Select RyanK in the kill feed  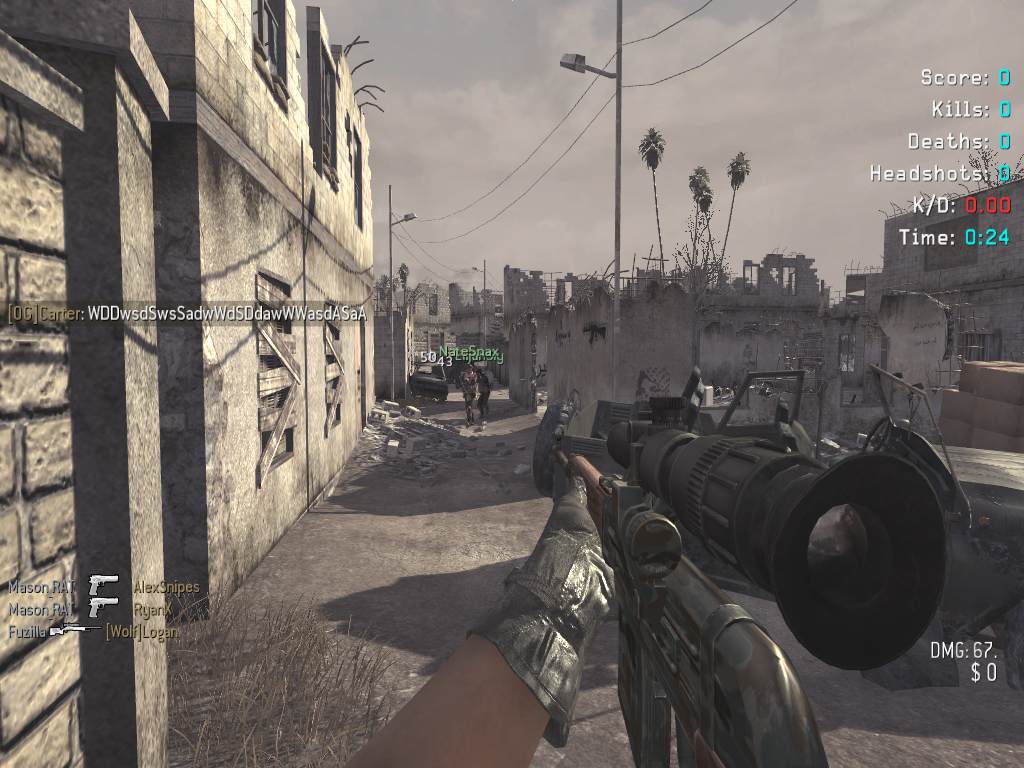152,608
